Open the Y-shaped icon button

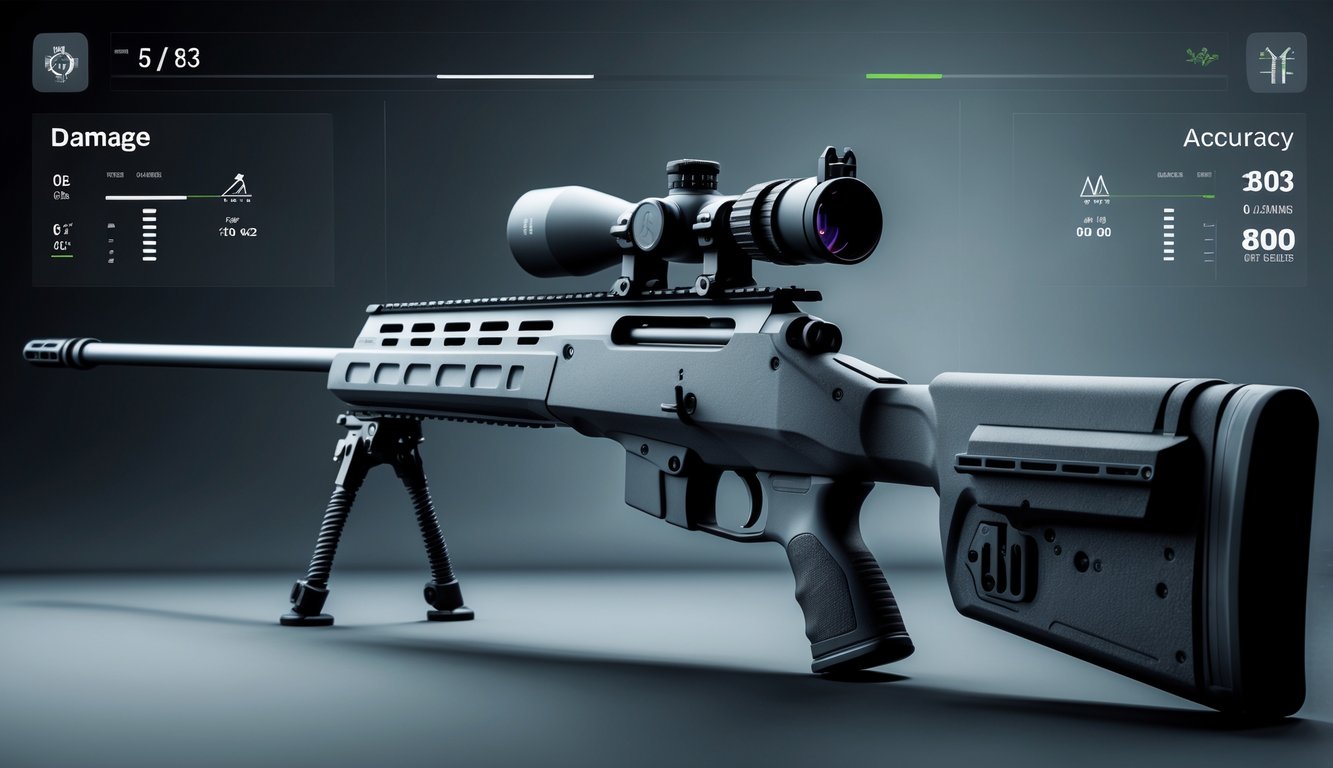pyautogui.click(x=1276, y=62)
